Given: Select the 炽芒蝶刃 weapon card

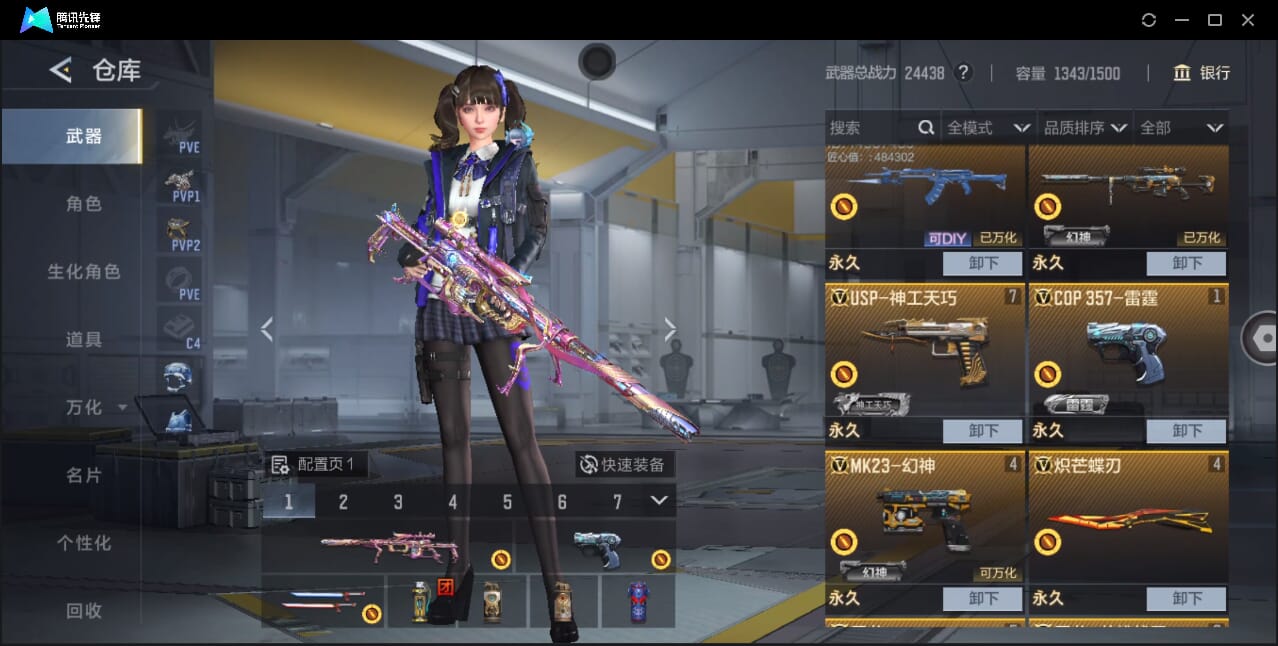Looking at the screenshot, I should coord(1128,518).
